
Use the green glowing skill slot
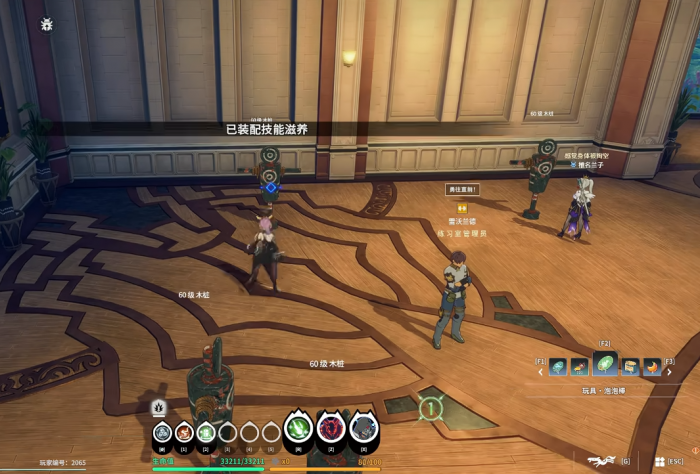(x=206, y=433)
